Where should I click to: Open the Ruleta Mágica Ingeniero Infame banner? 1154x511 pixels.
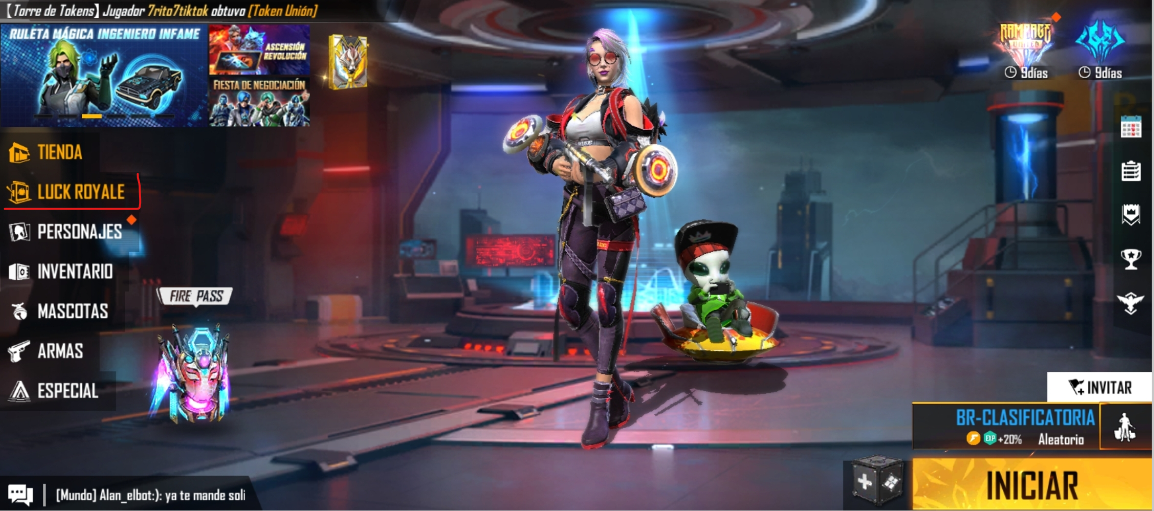pos(104,76)
